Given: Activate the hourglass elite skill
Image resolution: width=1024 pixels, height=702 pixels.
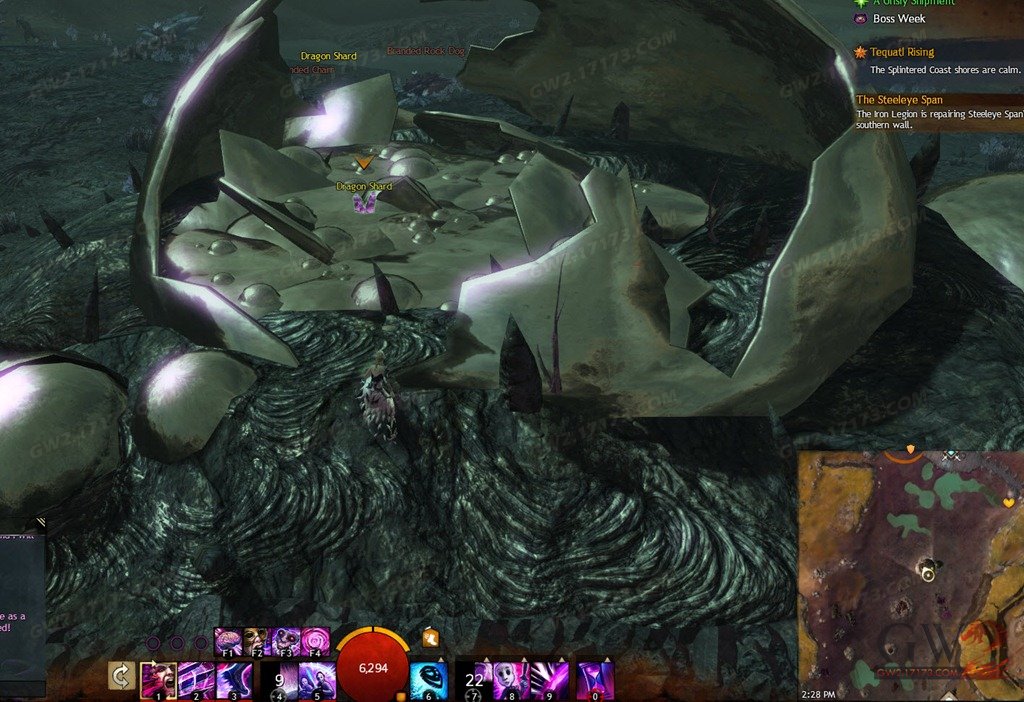Looking at the screenshot, I should [x=596, y=678].
